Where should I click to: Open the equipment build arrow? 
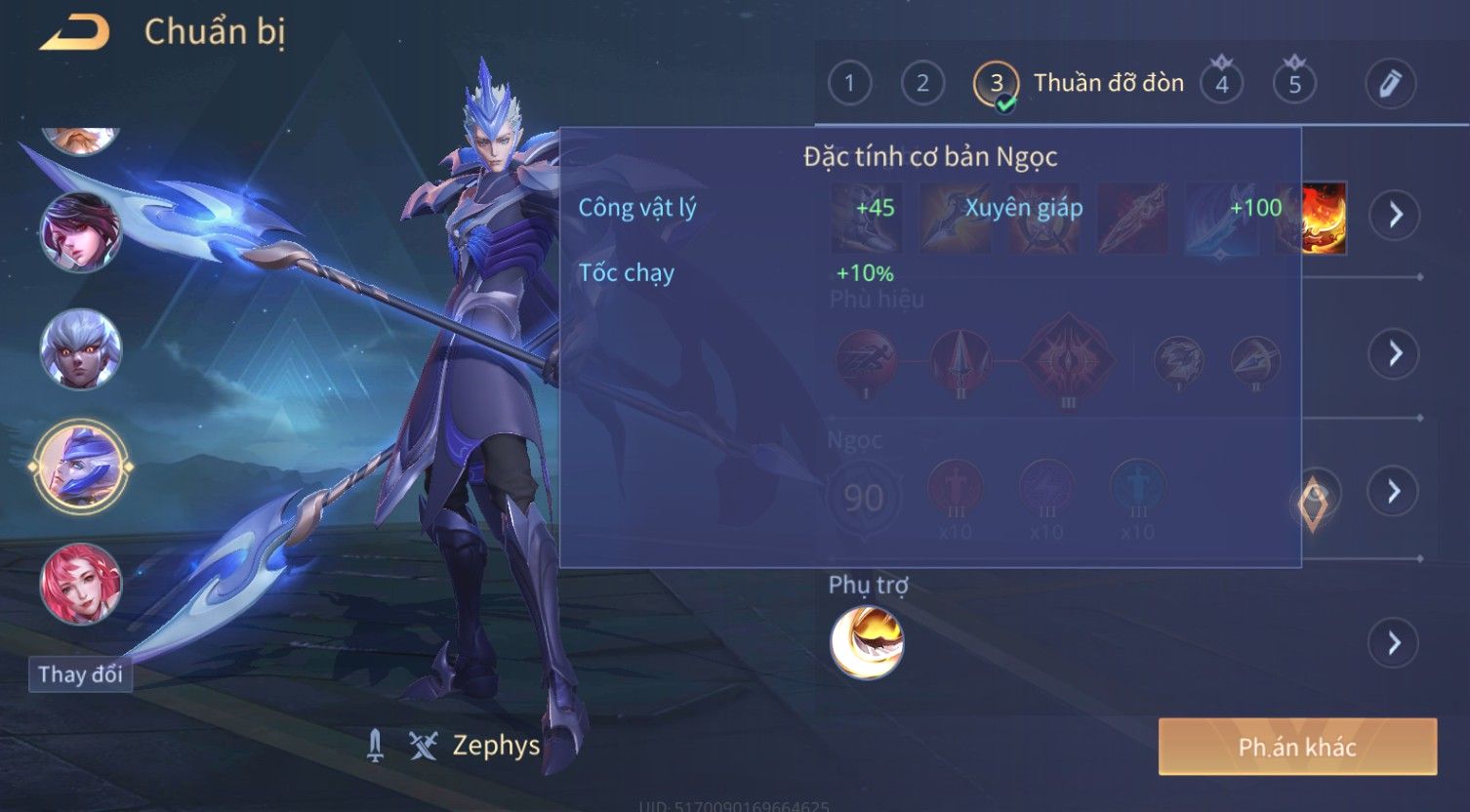[x=1394, y=215]
